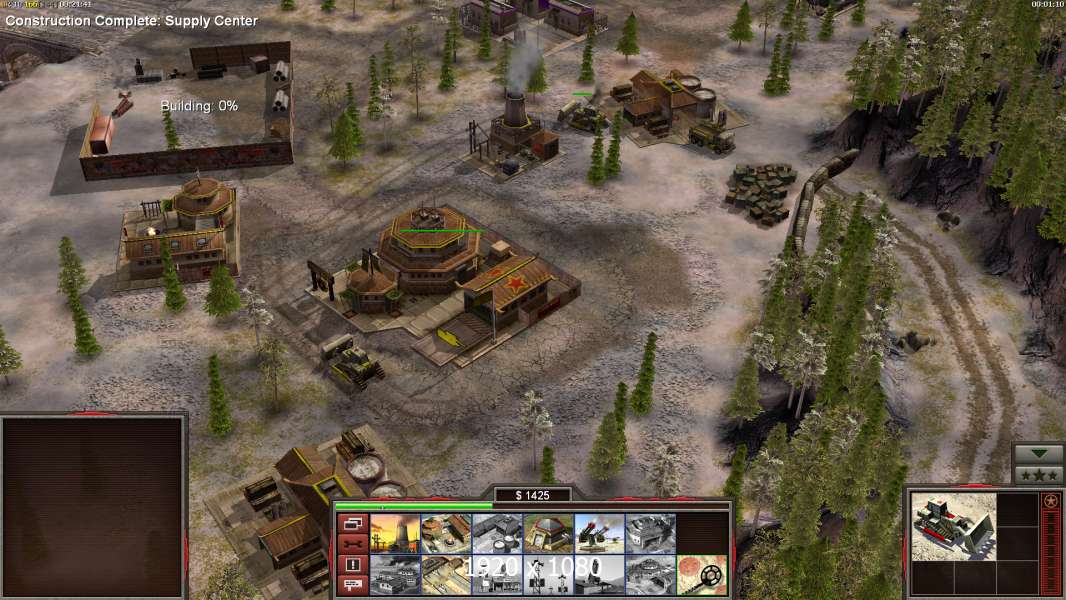
Task: Open the speech bubble chat button
Action: tap(351, 586)
